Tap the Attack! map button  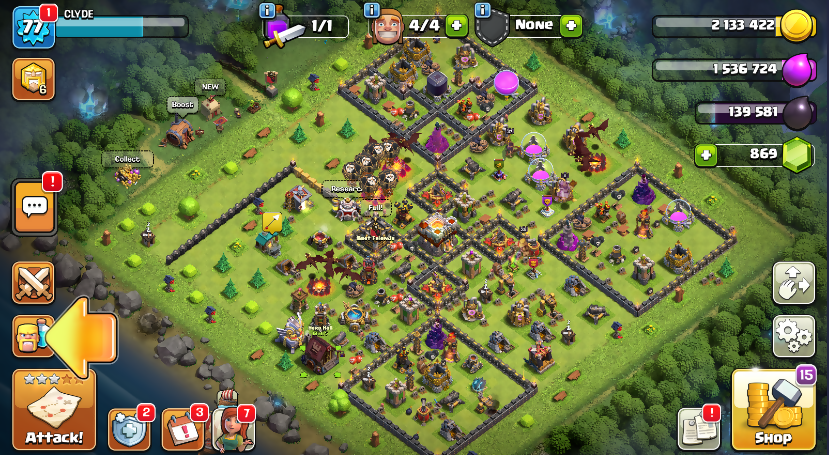(x=54, y=410)
